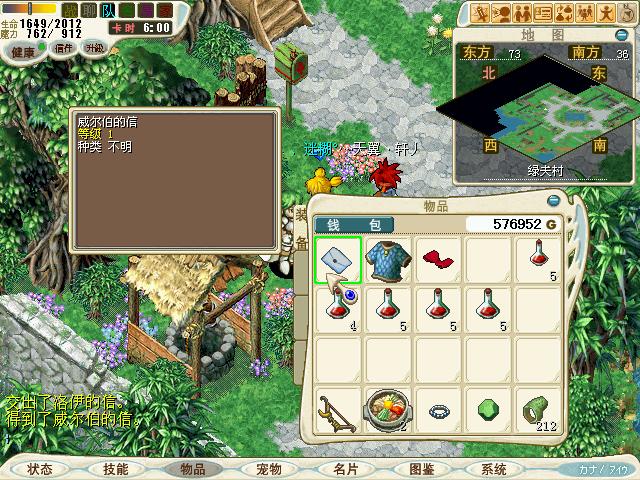Image resolution: width=640 pixels, height=480 pixels.
Task: Click the 升级 level-up button
Action: [95, 47]
